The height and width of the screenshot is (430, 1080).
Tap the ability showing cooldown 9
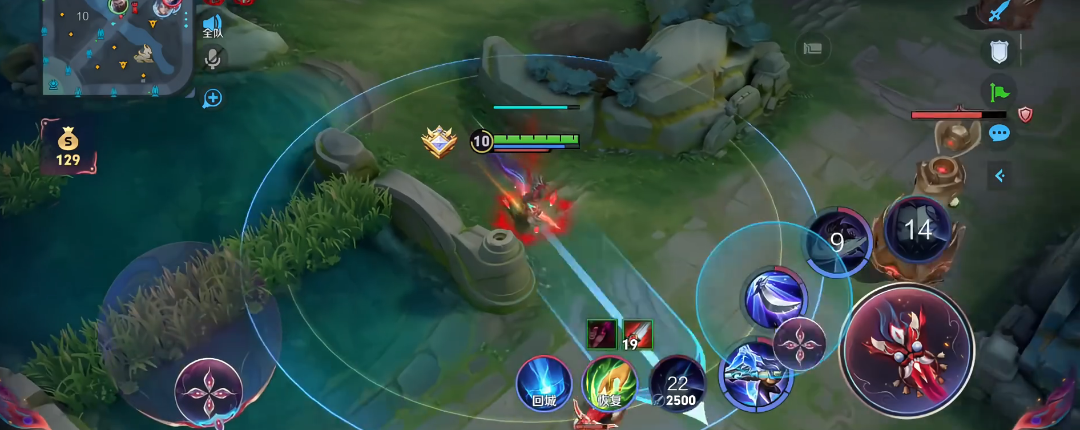pos(838,242)
